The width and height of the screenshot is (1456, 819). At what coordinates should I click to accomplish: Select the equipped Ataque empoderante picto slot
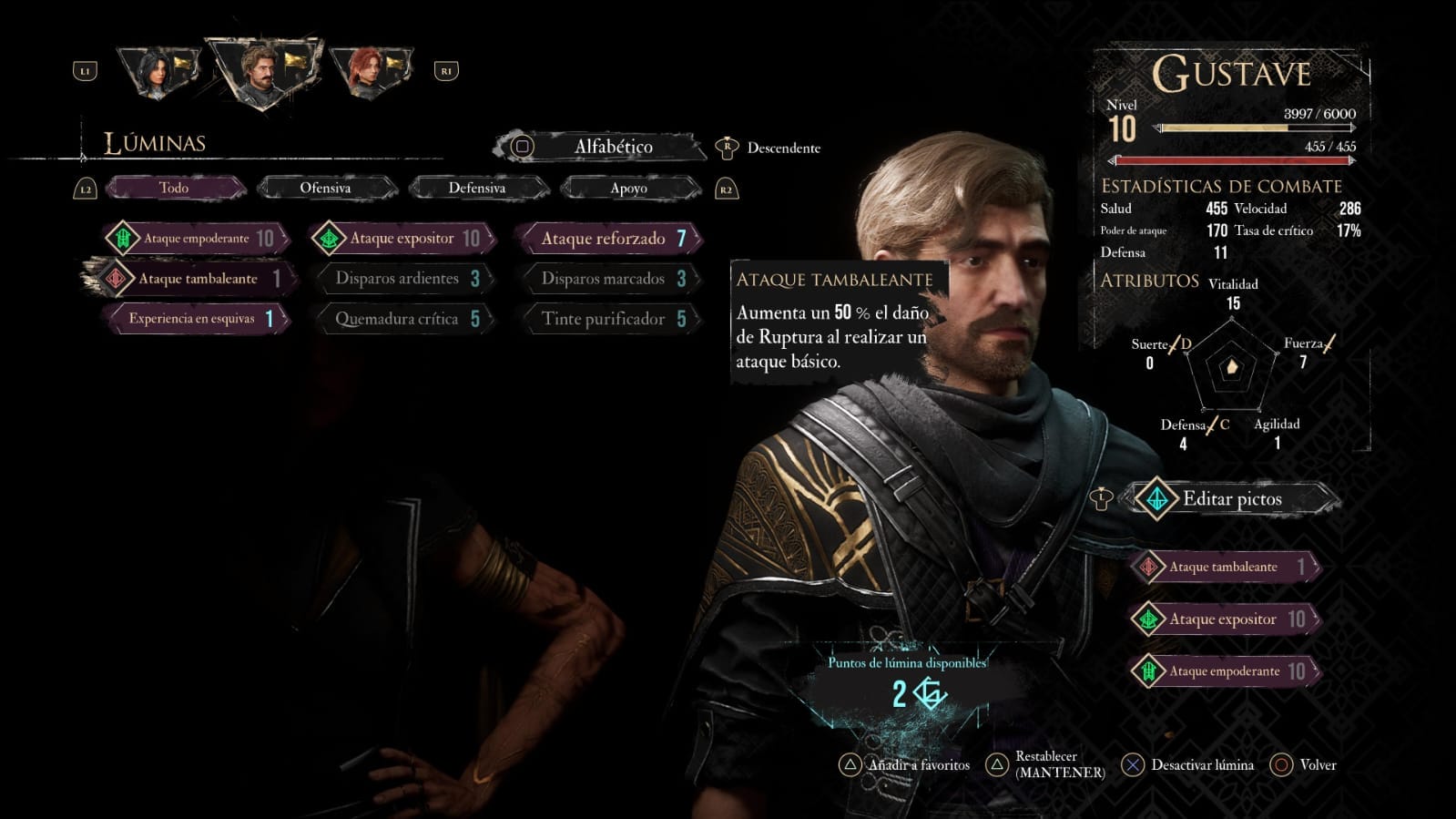[x=1224, y=671]
